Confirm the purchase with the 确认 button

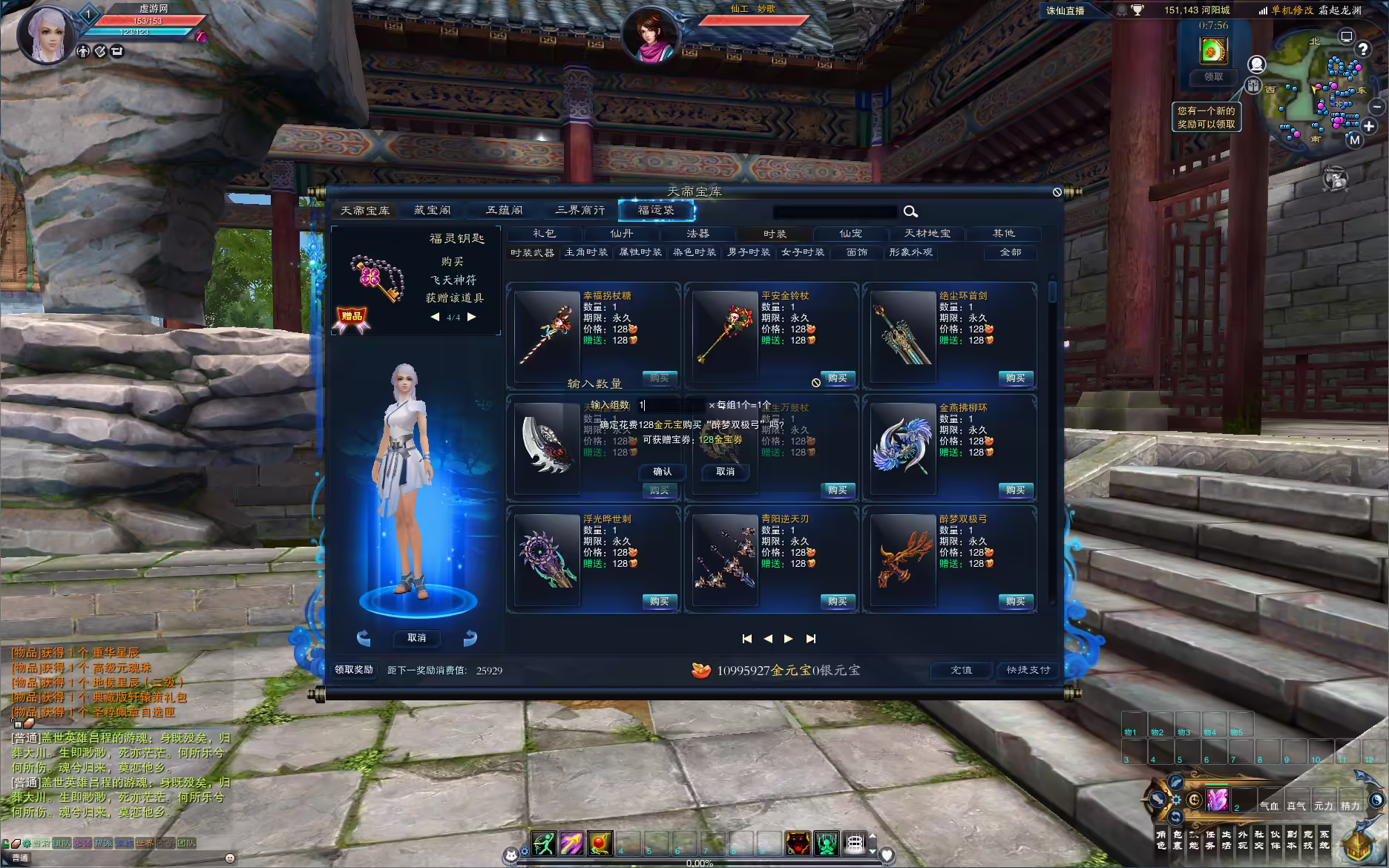pos(661,471)
